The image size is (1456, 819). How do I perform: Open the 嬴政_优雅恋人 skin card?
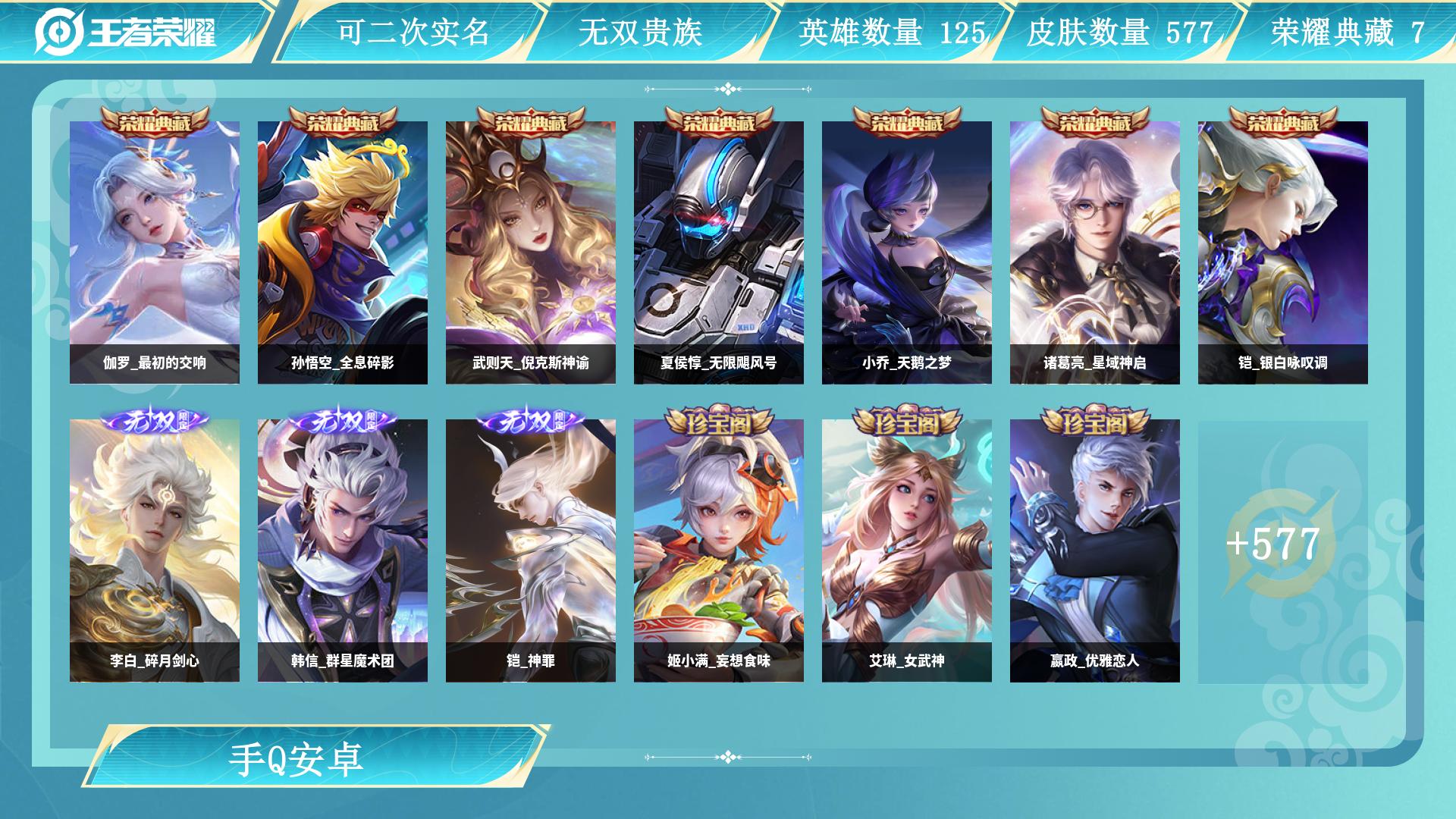[x=1095, y=551]
